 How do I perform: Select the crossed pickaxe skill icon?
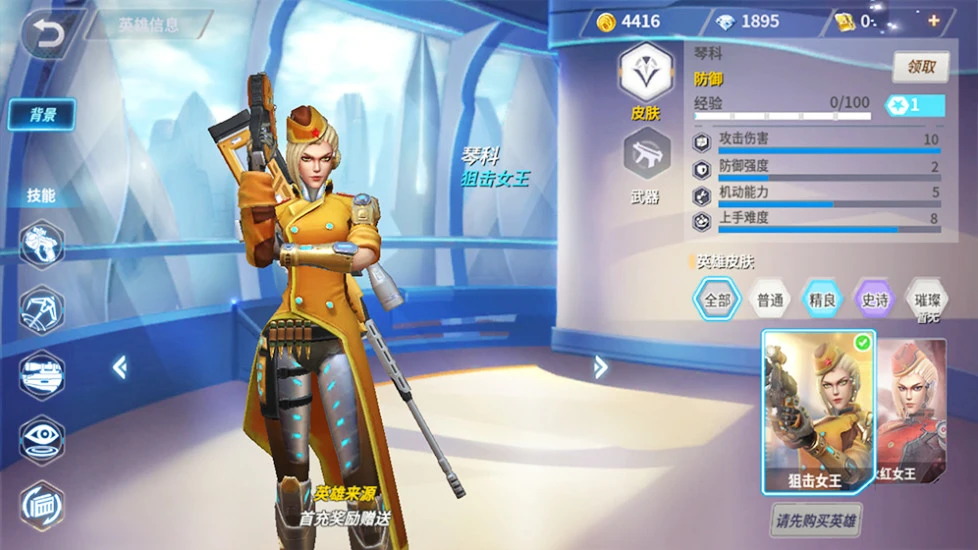coord(42,309)
